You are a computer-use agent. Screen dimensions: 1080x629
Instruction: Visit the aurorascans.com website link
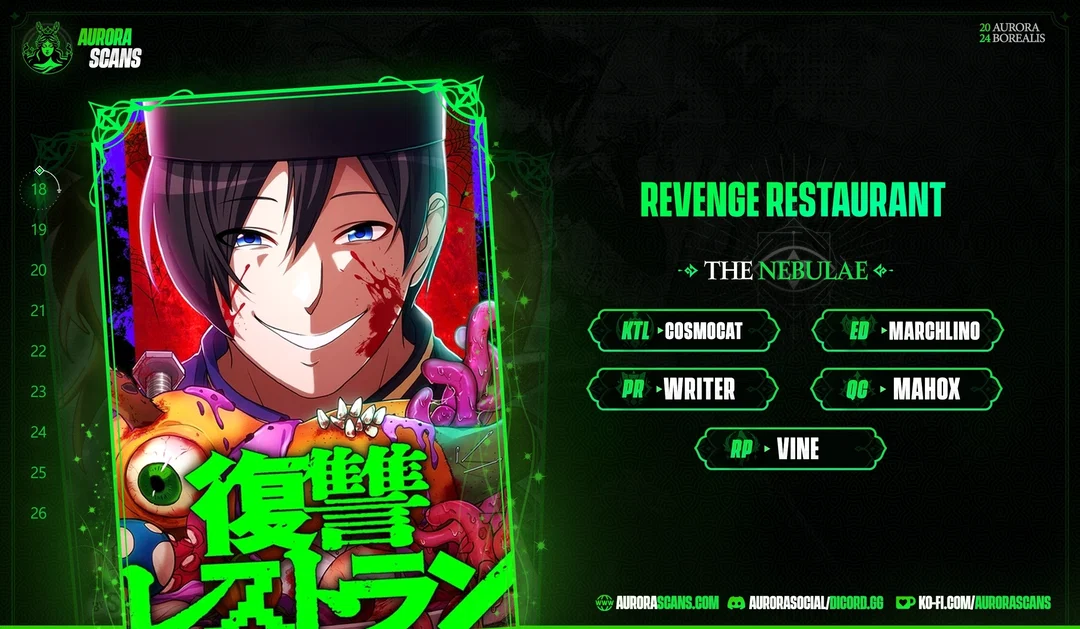tap(657, 602)
